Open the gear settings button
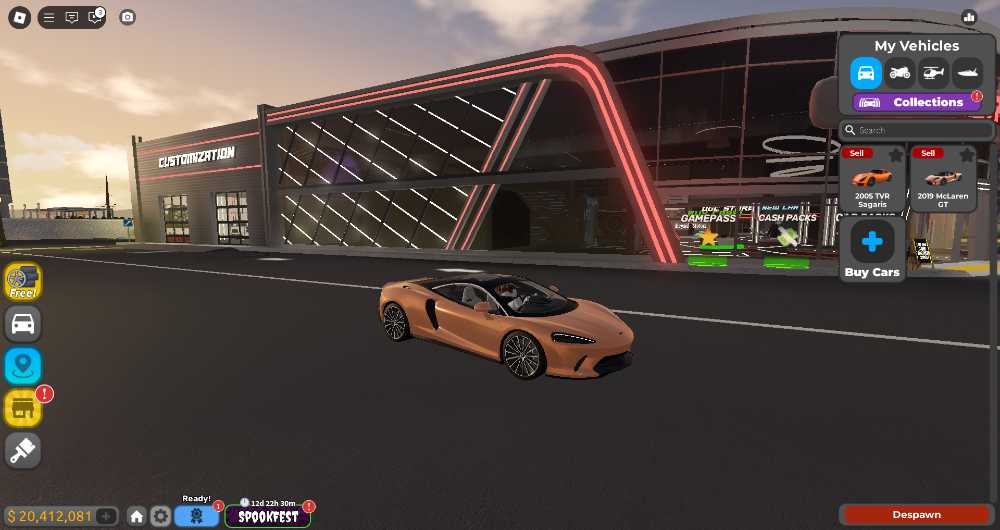Viewport: 1000px width, 530px height. (x=161, y=516)
